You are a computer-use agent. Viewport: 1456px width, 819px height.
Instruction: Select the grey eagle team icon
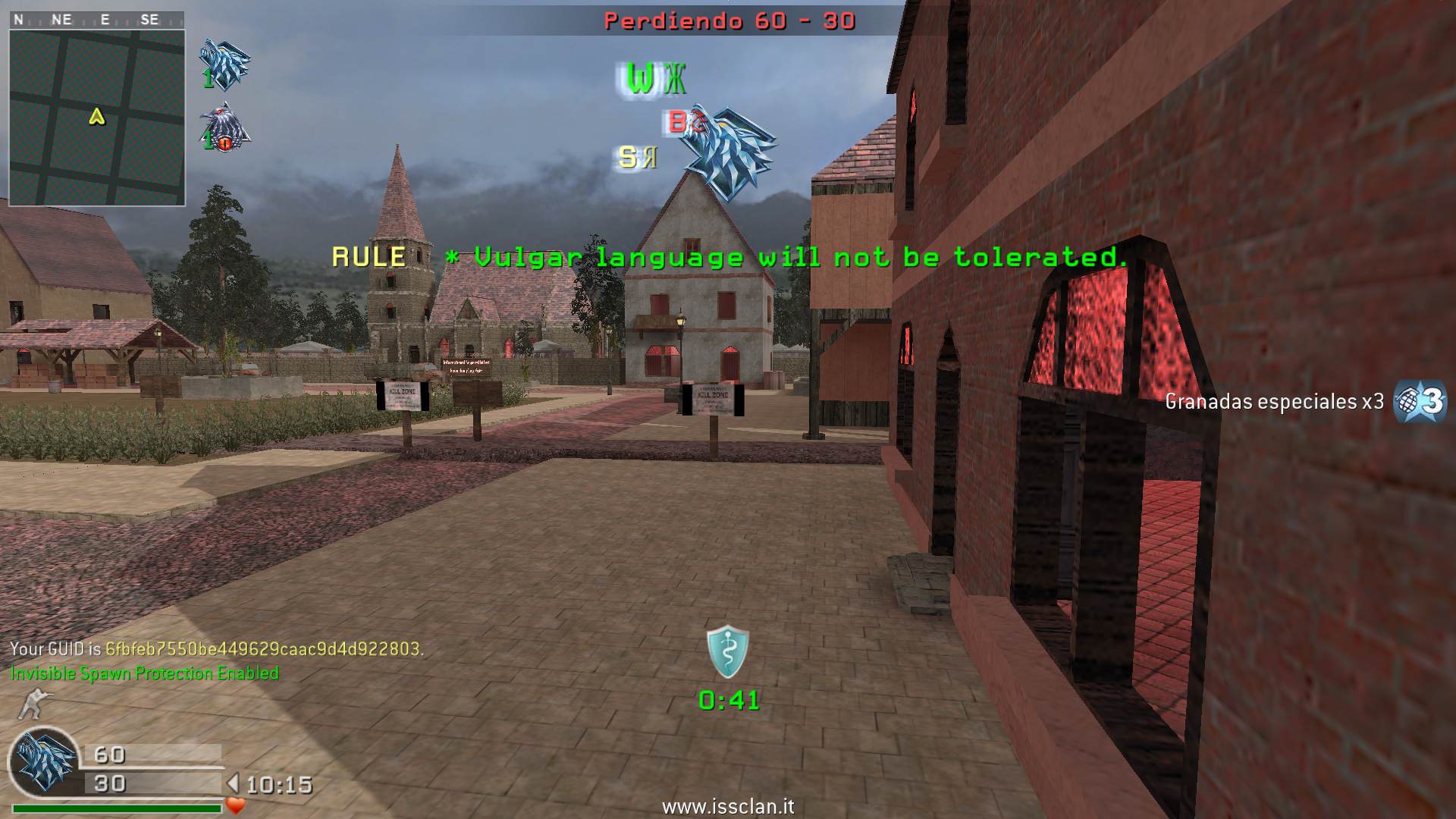click(x=224, y=126)
